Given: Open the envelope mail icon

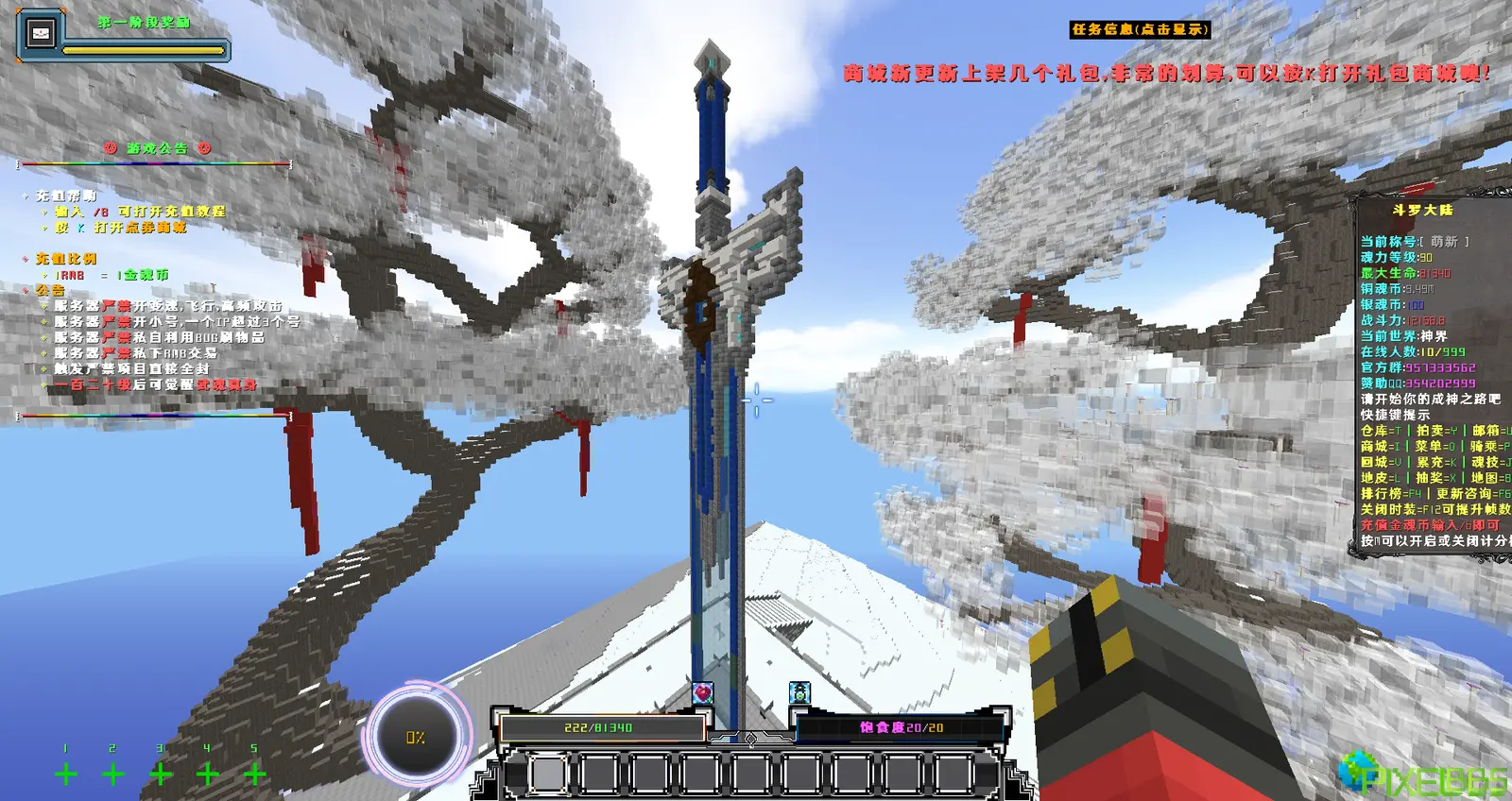Looking at the screenshot, I should tap(41, 34).
